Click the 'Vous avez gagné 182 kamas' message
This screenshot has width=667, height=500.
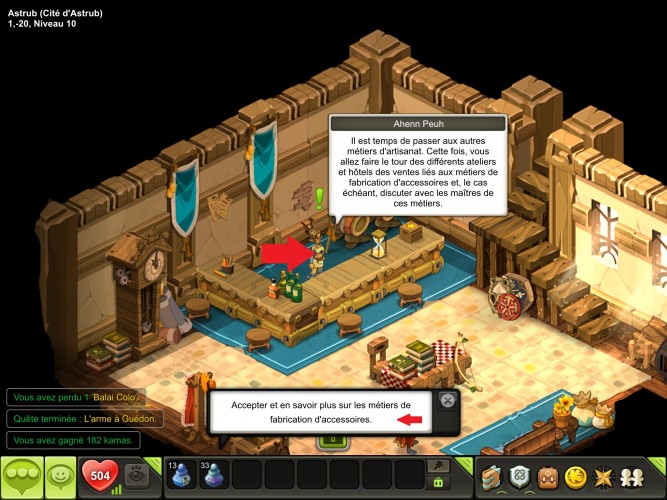pyautogui.click(x=72, y=440)
